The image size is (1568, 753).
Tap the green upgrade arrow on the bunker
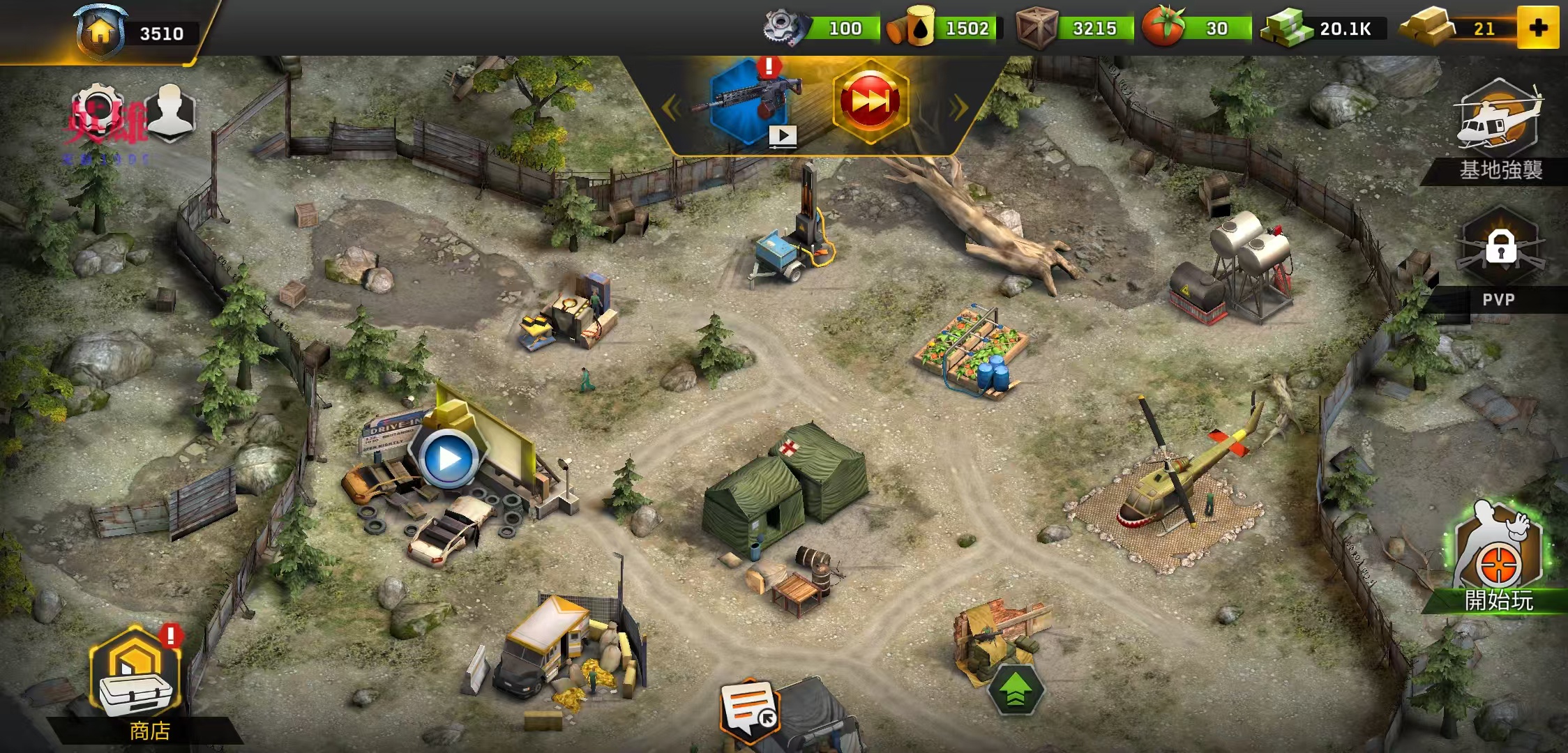click(x=1016, y=690)
